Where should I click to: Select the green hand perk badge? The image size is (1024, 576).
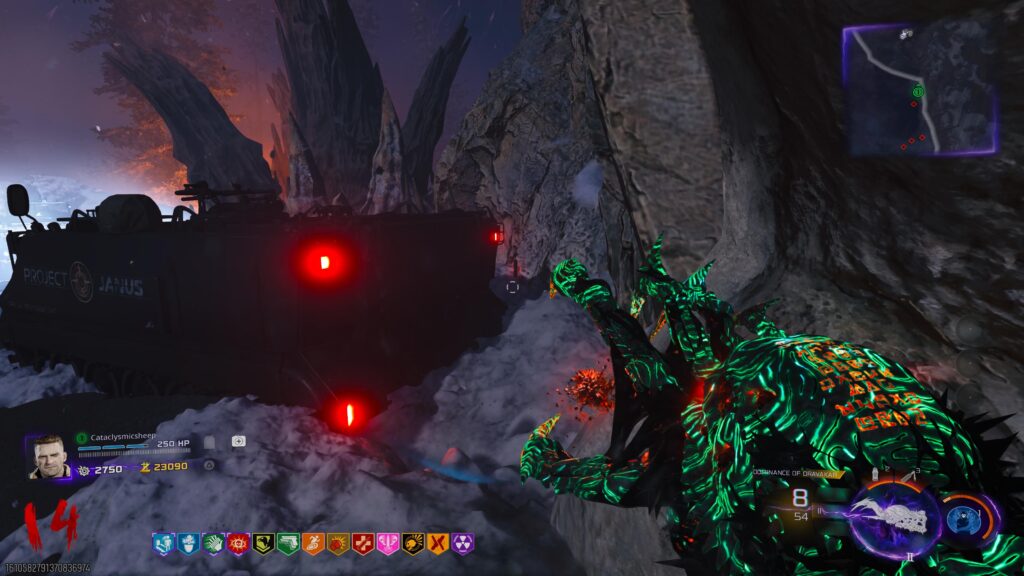tap(212, 544)
